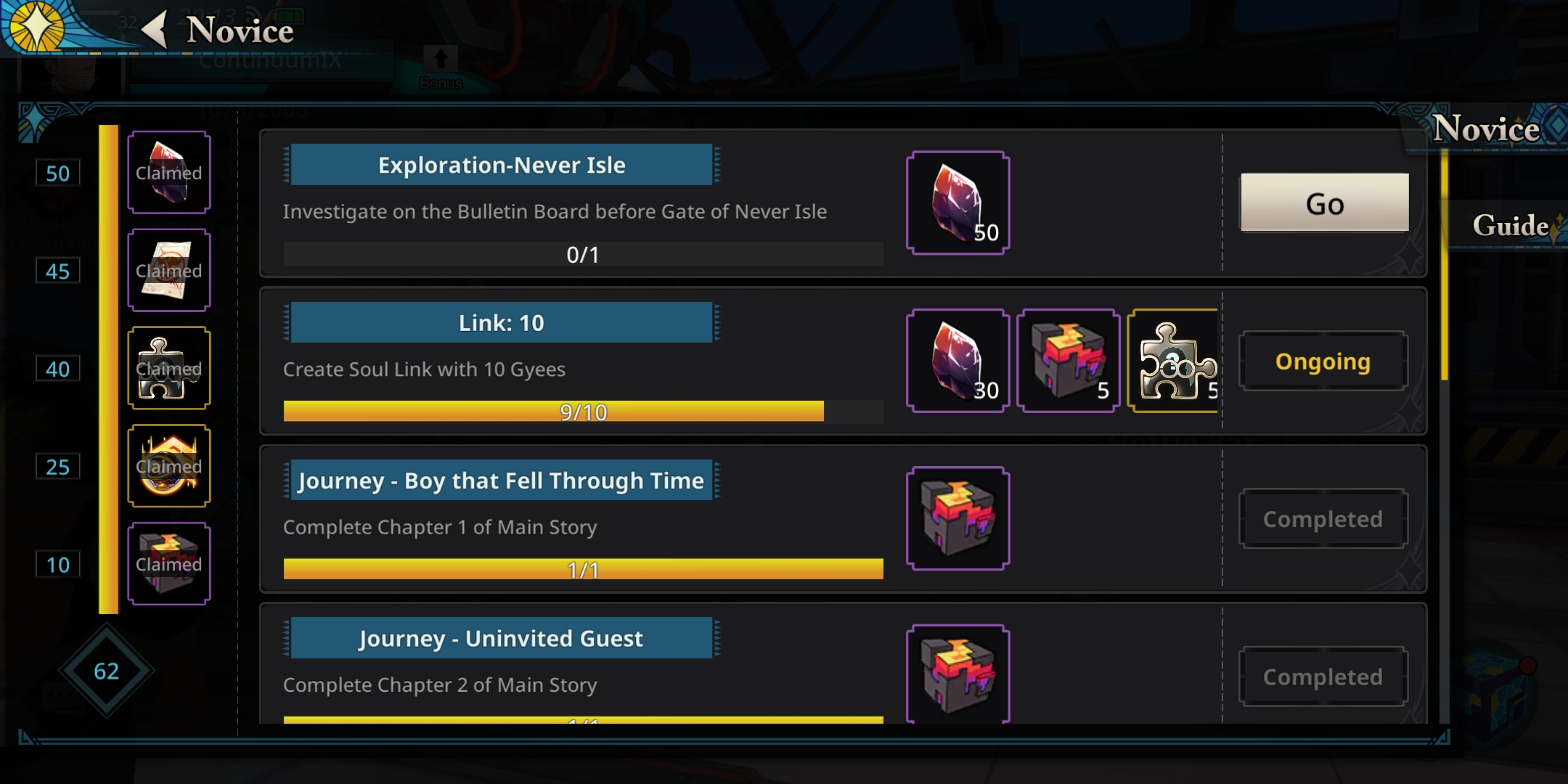The image size is (1568, 784).
Task: Click the claimed crystal reward at milestone 50
Action: click(169, 173)
